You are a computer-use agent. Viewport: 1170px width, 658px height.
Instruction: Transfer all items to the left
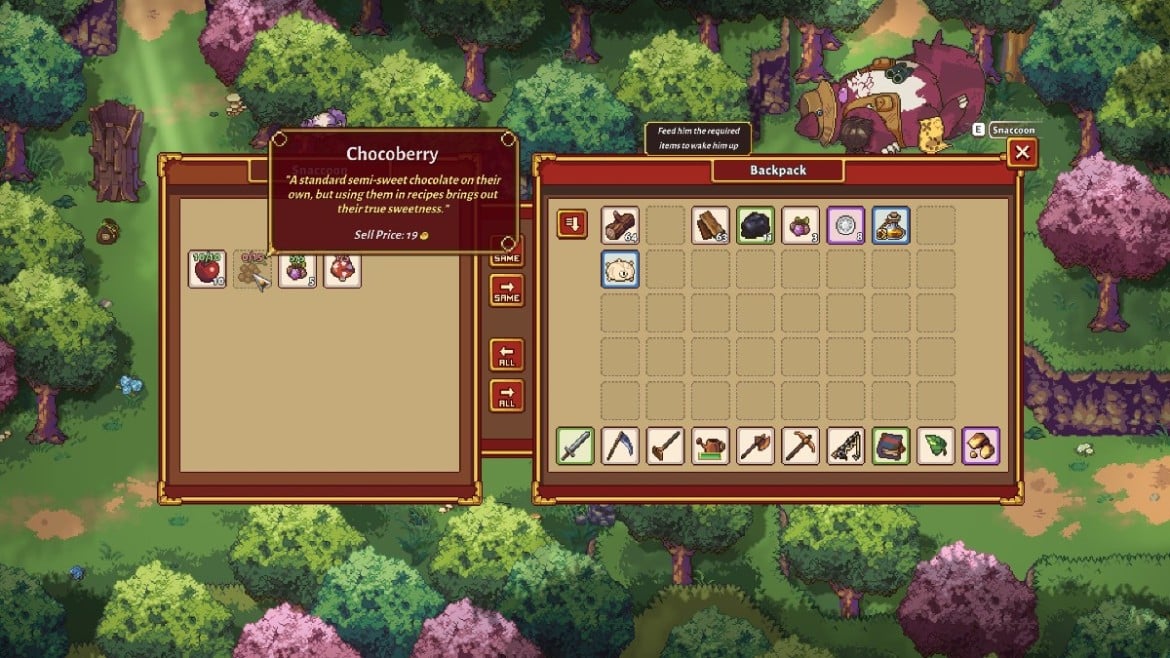click(507, 355)
